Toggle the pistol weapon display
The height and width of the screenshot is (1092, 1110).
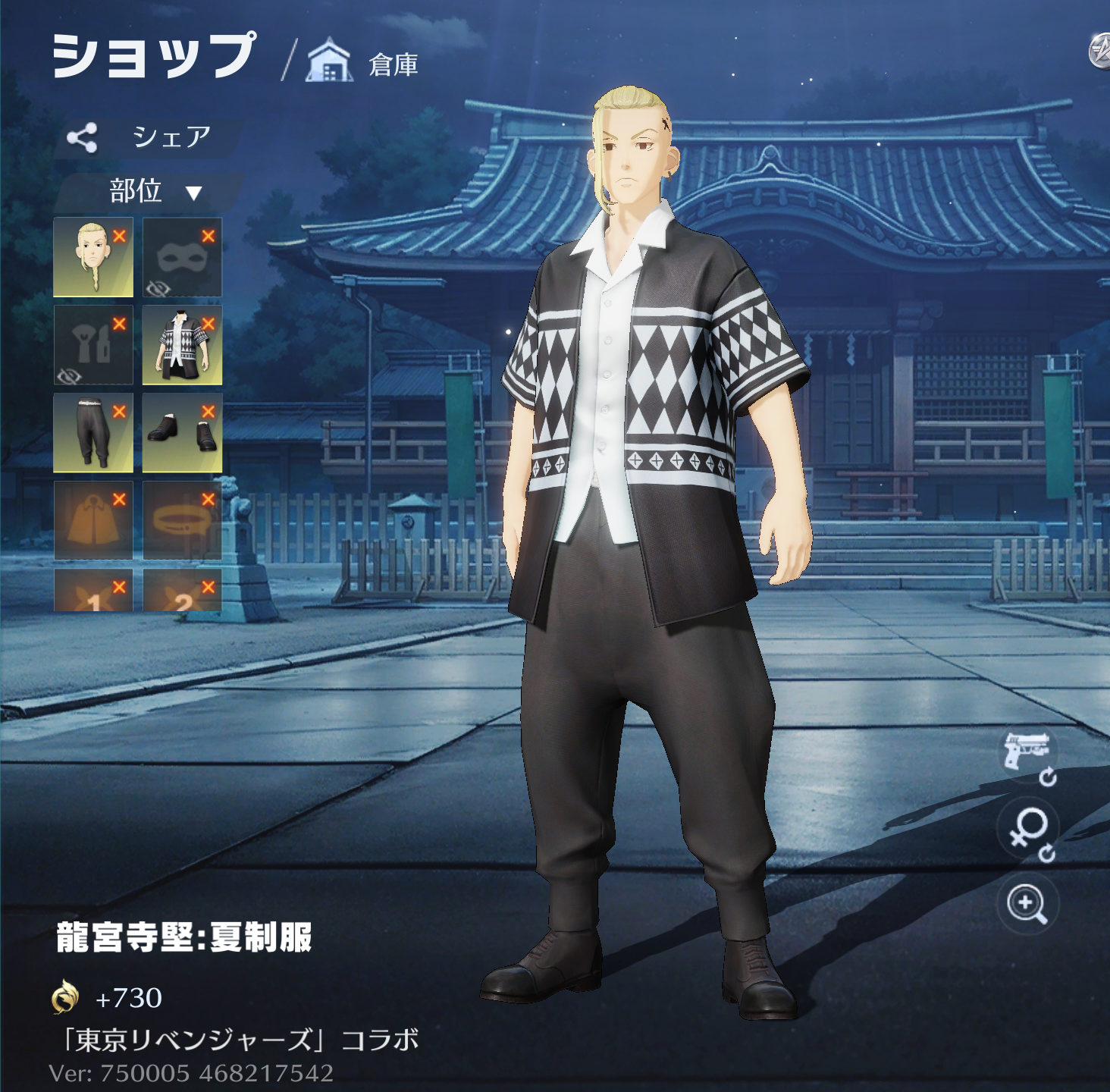click(1027, 755)
